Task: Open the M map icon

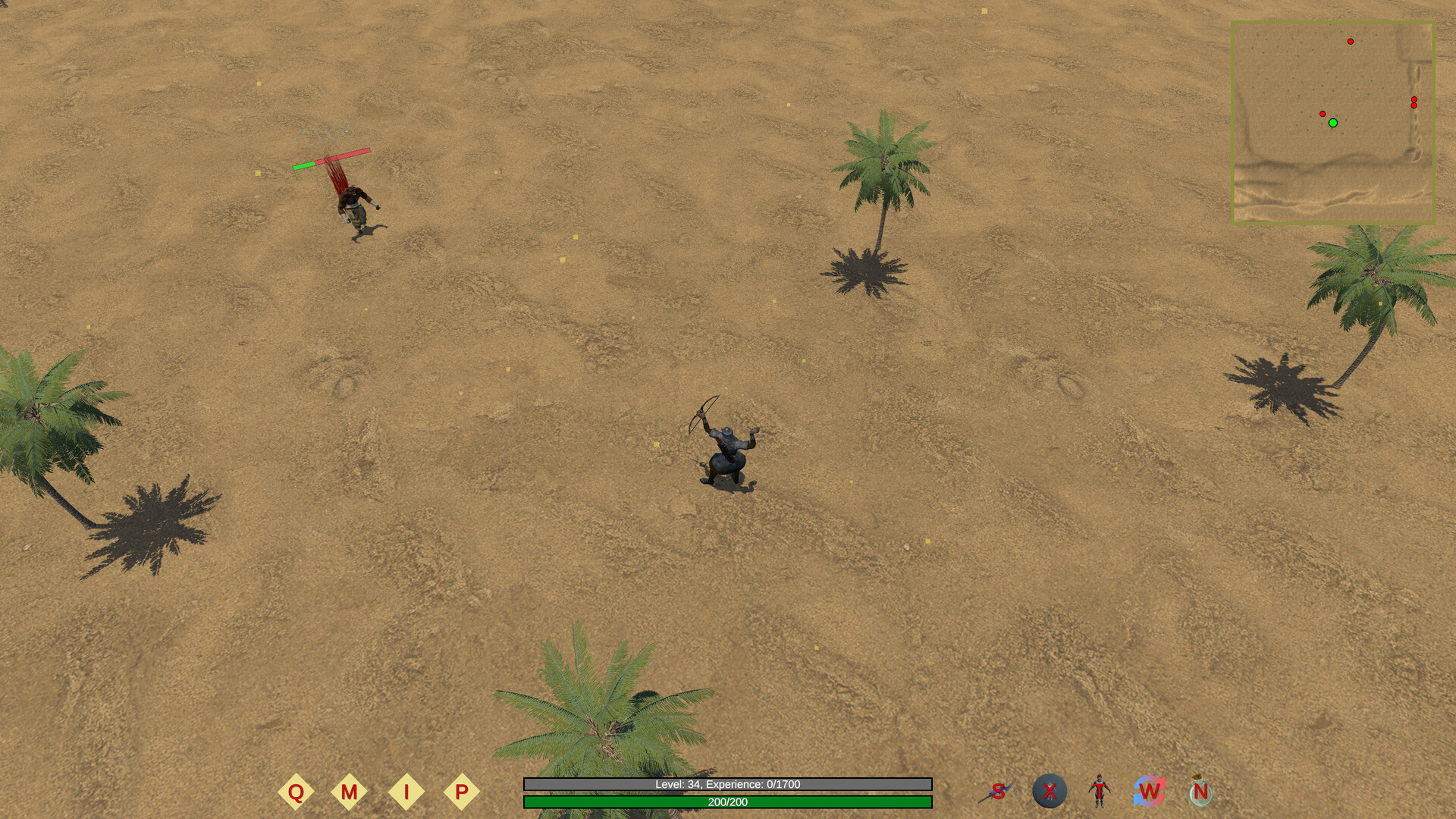Action: coord(350,791)
